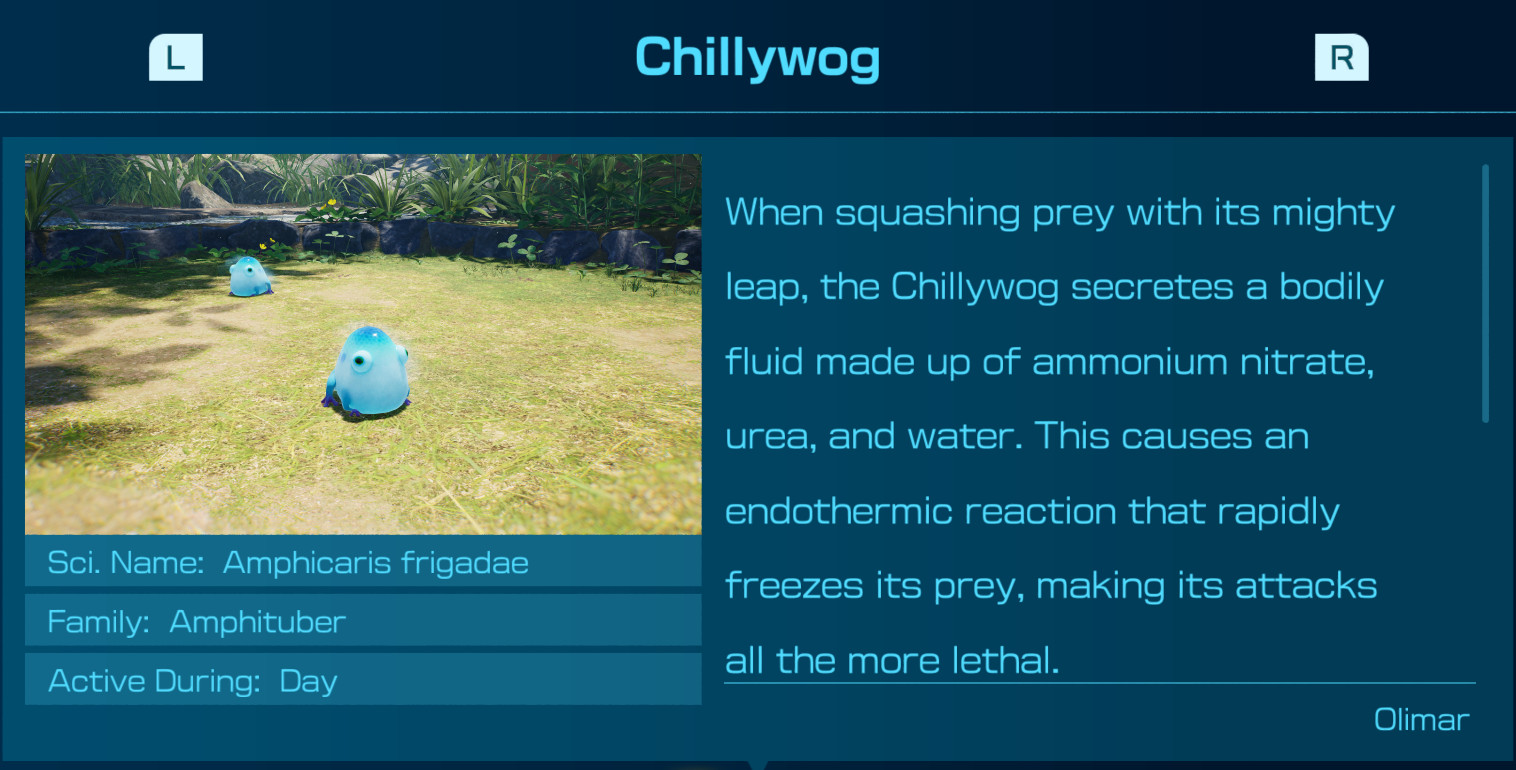Click the larger Chillywog in the photo
The width and height of the screenshot is (1516, 770).
pyautogui.click(x=373, y=370)
